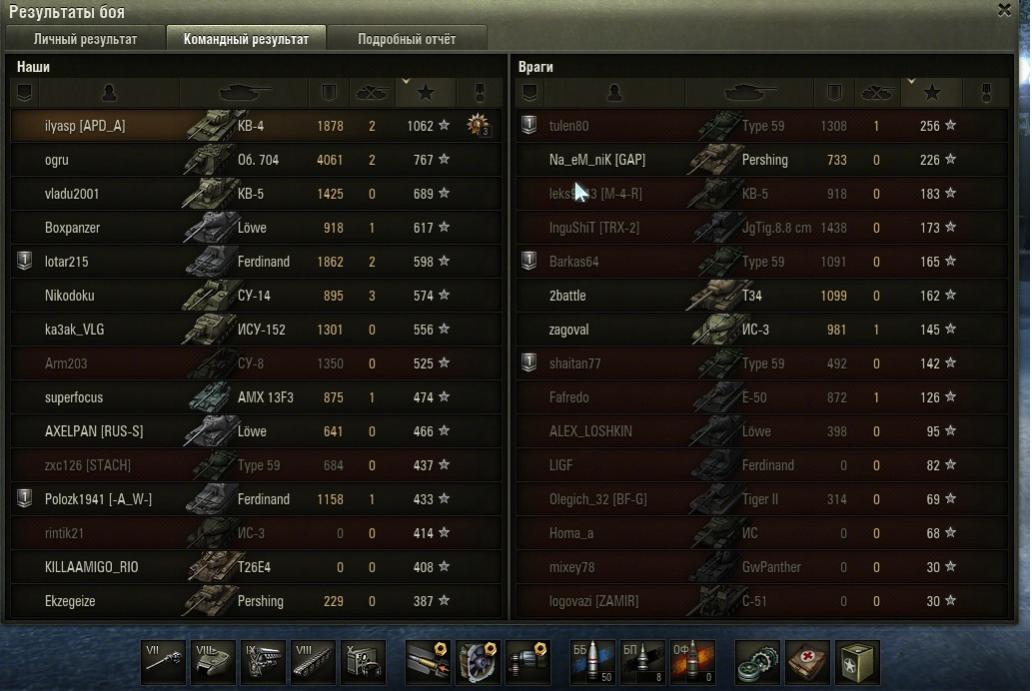Sort our team by tank column header
The image size is (1032, 691).
pyautogui.click(x=244, y=93)
